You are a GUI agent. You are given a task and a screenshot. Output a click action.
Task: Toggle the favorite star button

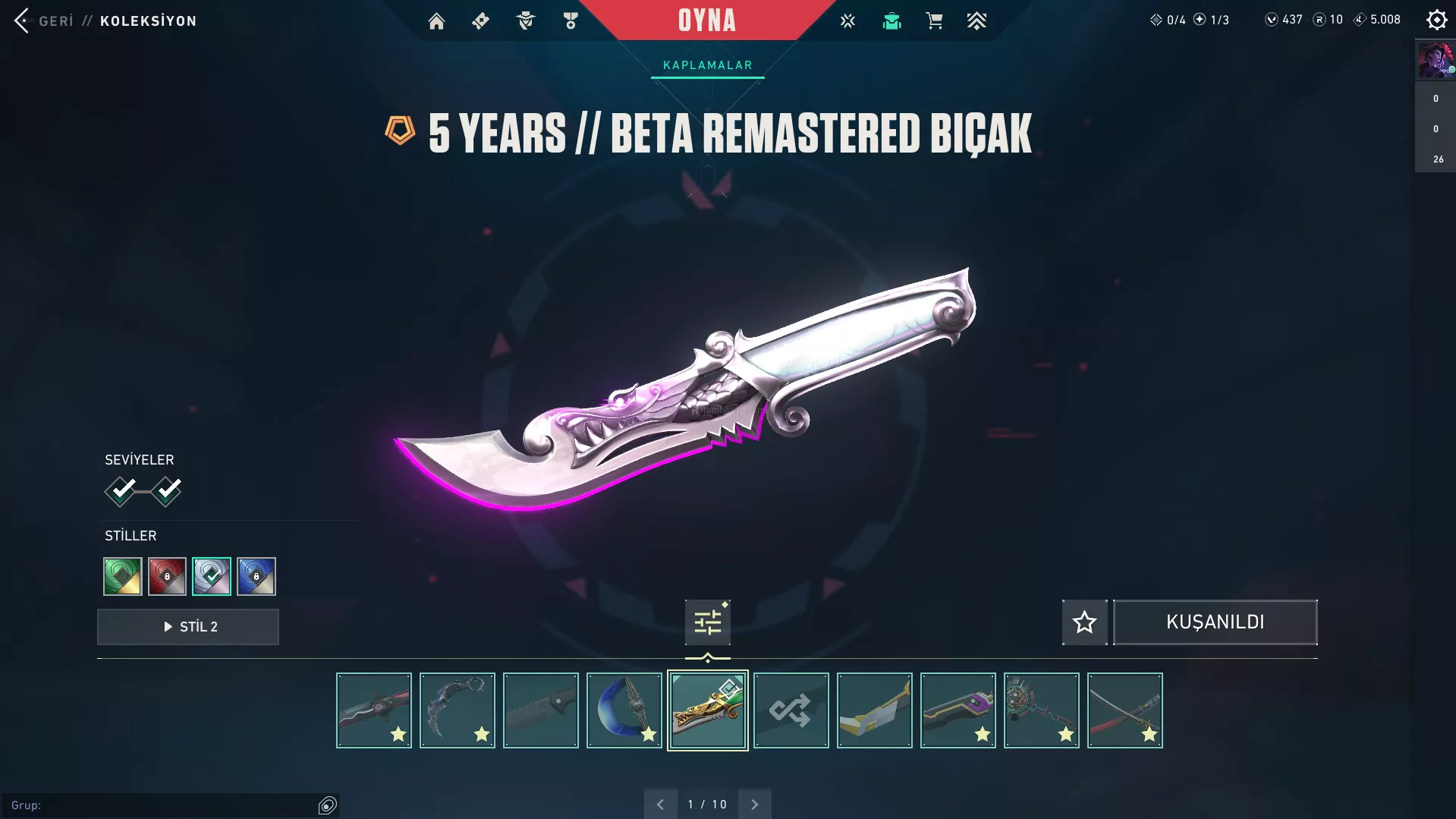pos(1084,622)
